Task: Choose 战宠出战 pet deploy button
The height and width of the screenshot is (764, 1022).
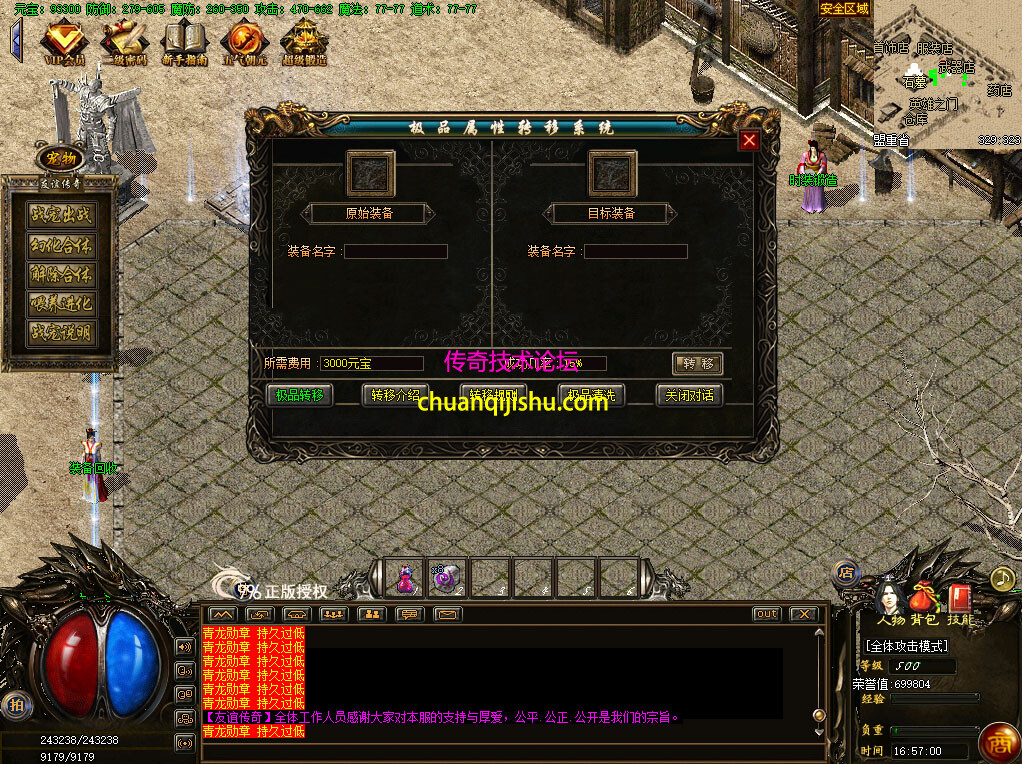Action: [62, 215]
